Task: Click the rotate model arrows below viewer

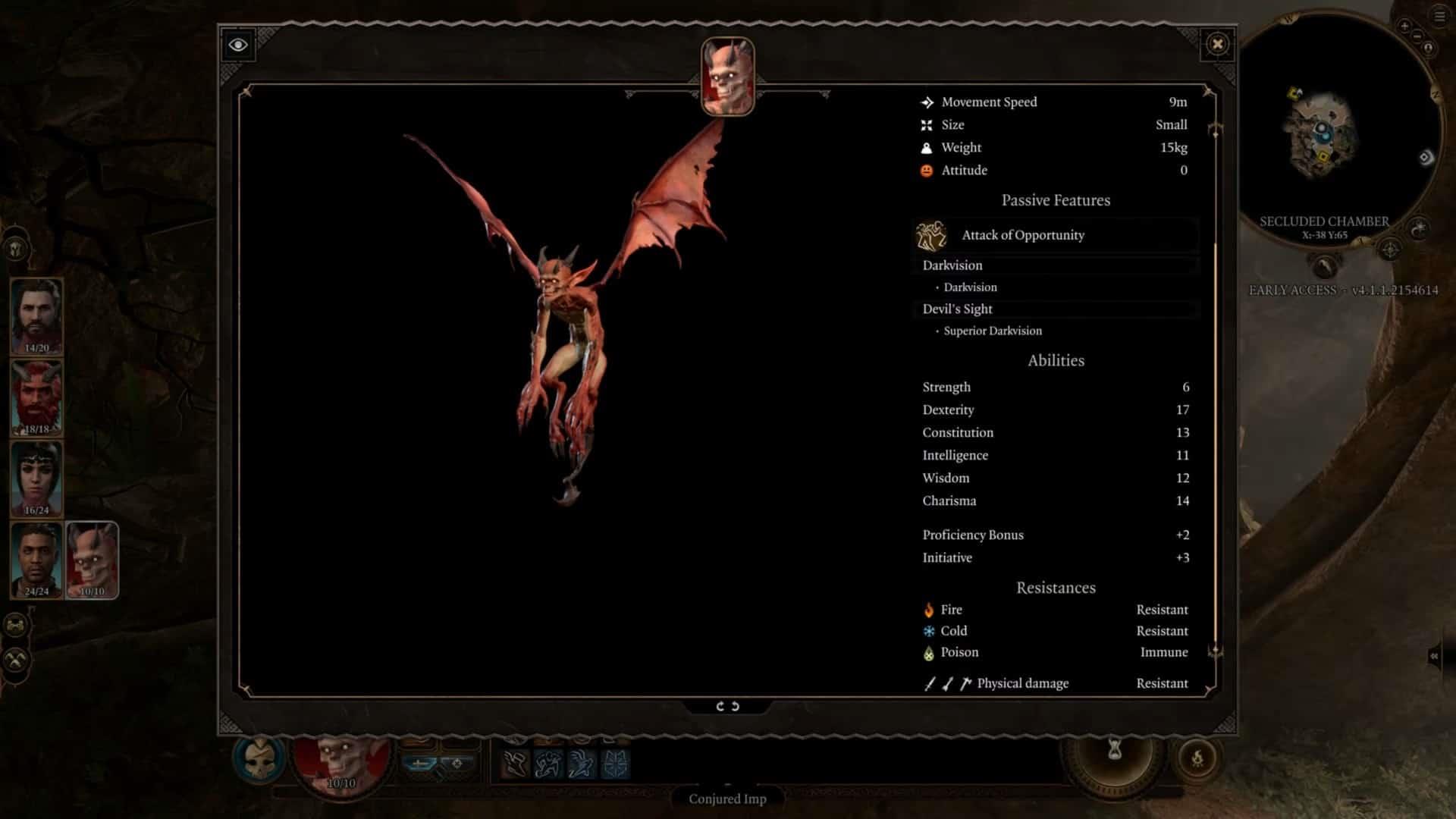Action: pos(727,706)
